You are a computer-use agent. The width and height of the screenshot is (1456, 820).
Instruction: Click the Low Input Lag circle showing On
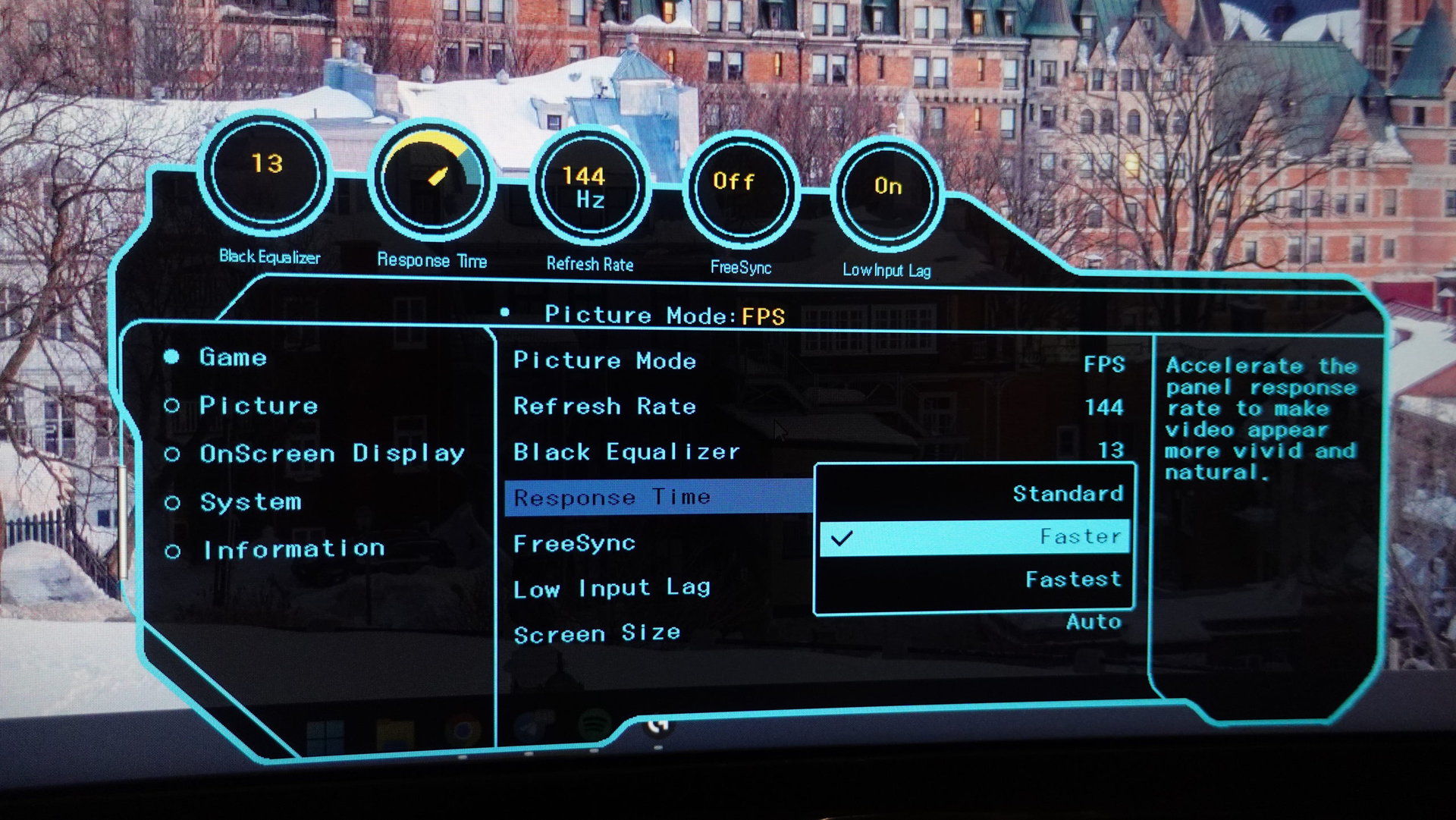[x=887, y=191]
